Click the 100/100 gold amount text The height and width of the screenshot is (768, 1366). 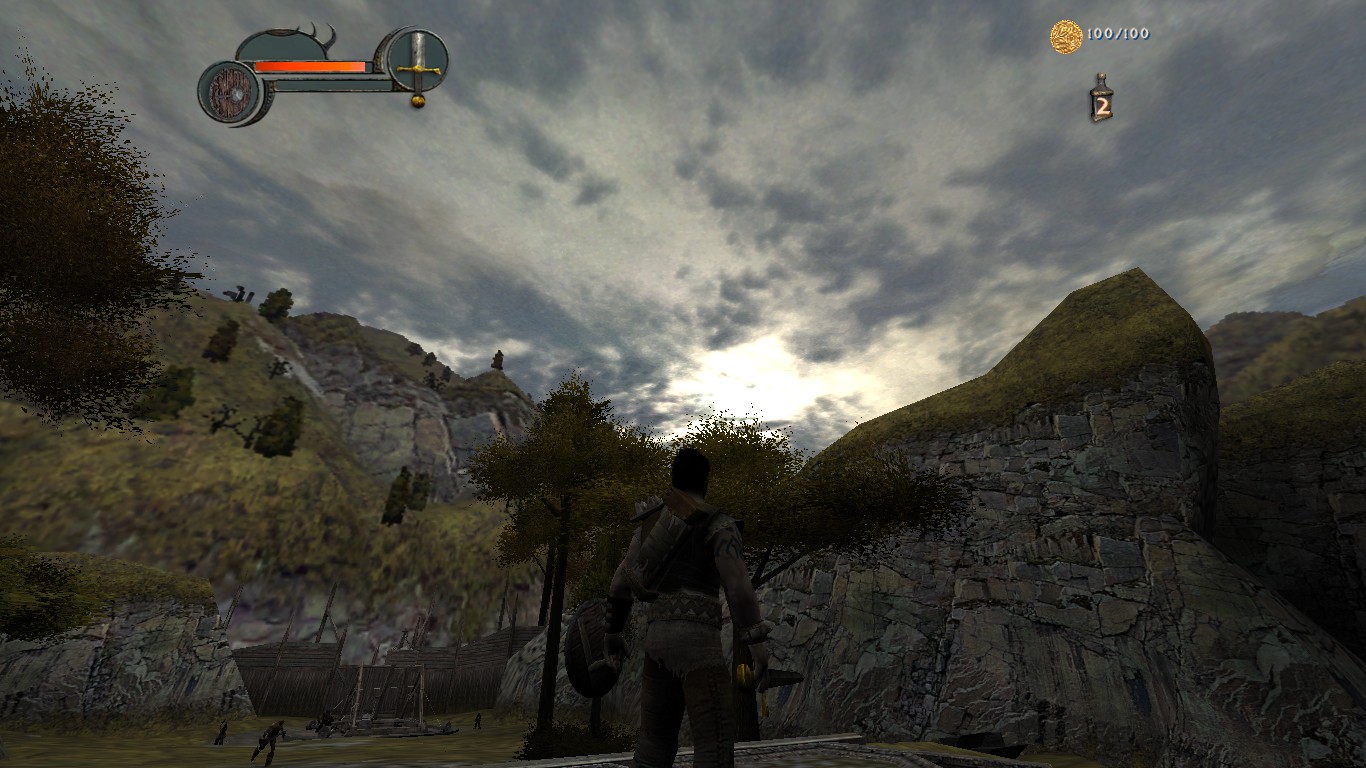coord(1118,35)
